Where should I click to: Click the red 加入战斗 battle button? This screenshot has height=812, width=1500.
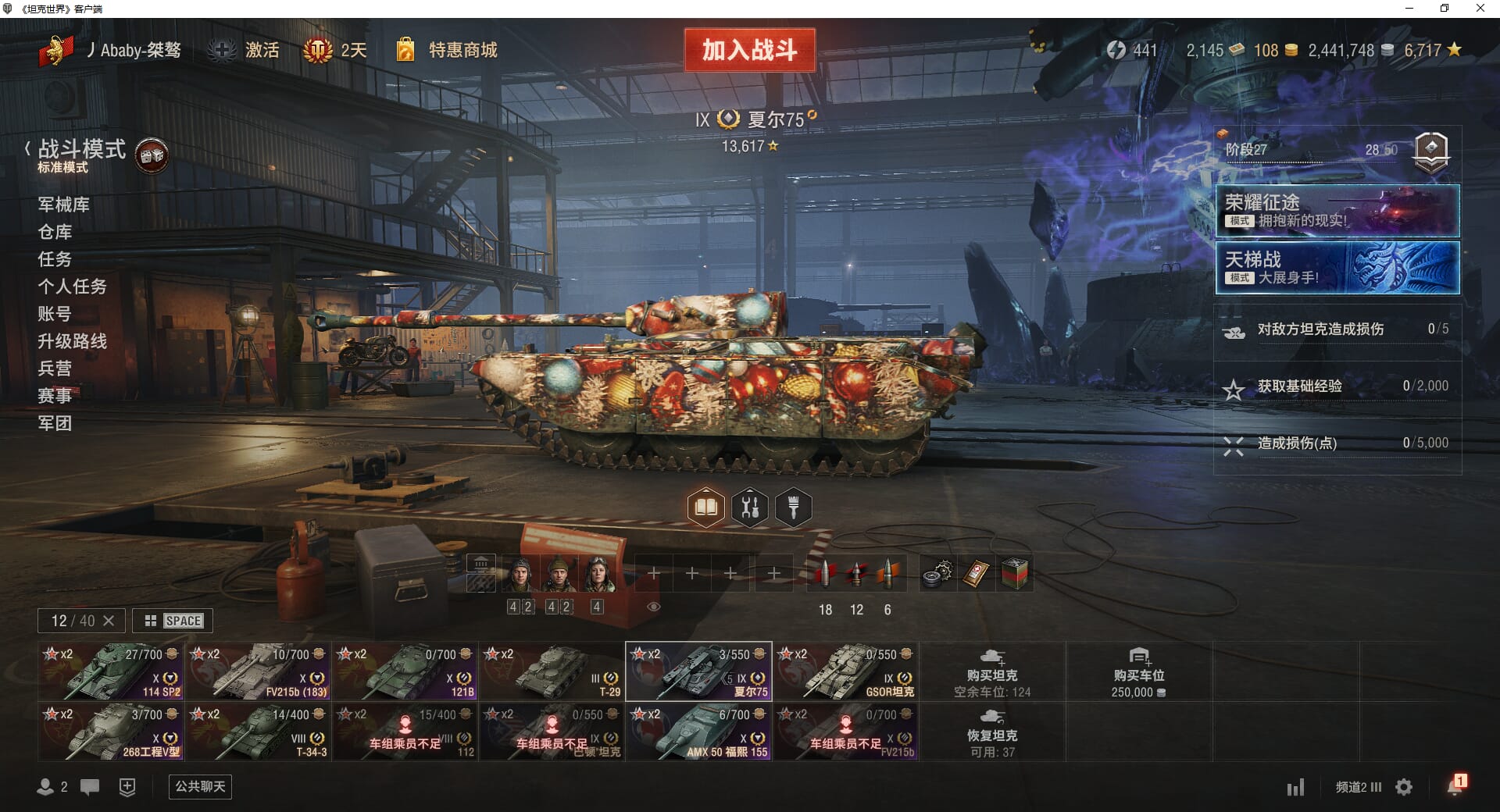pyautogui.click(x=749, y=50)
